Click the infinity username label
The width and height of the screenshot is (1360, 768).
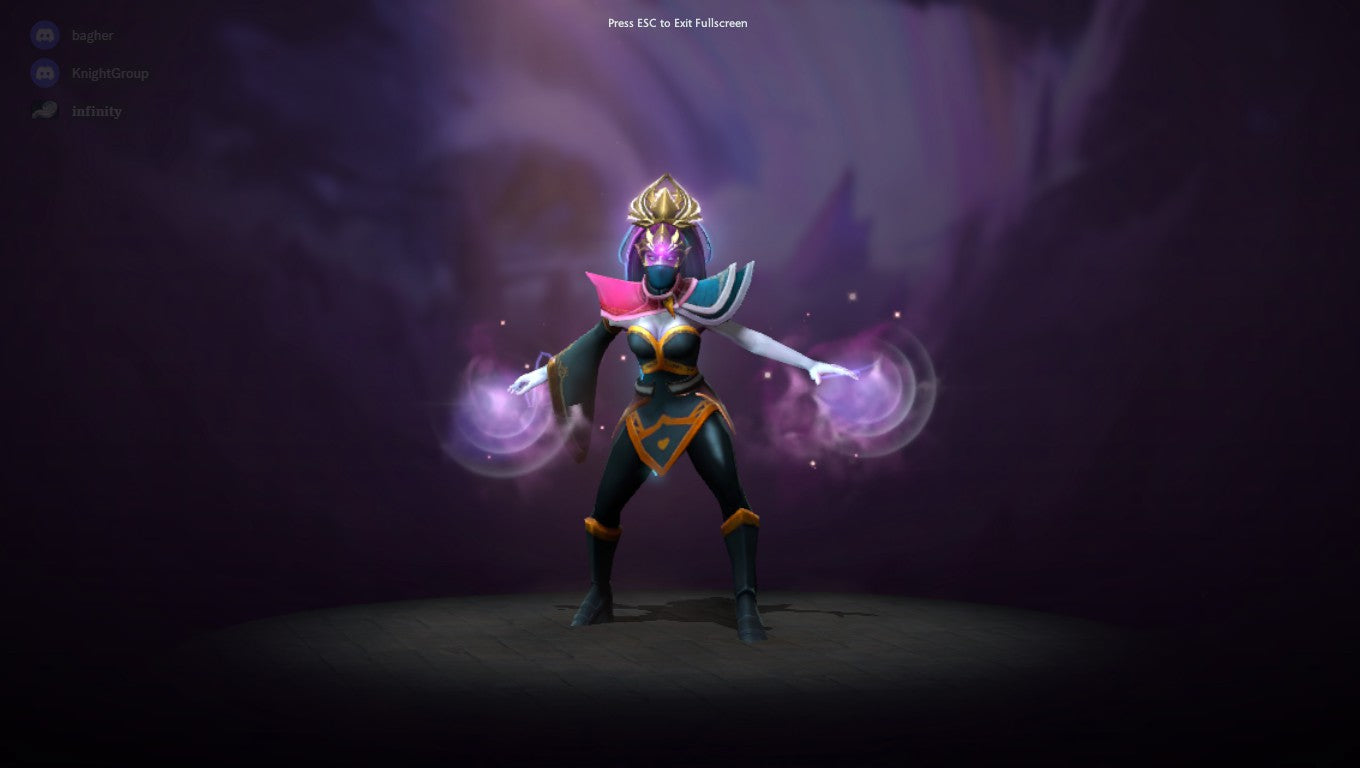click(98, 111)
